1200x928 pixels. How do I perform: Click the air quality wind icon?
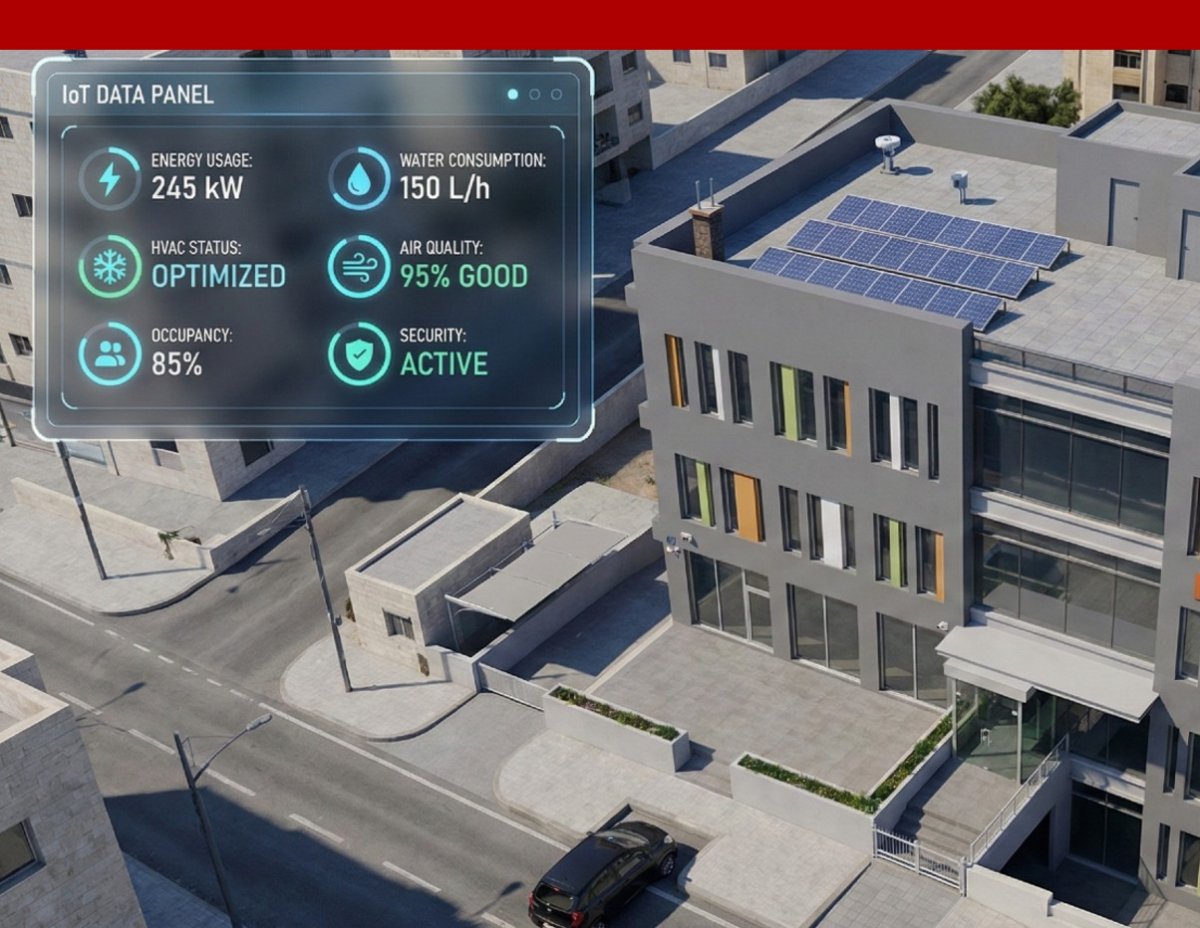pyautogui.click(x=359, y=267)
